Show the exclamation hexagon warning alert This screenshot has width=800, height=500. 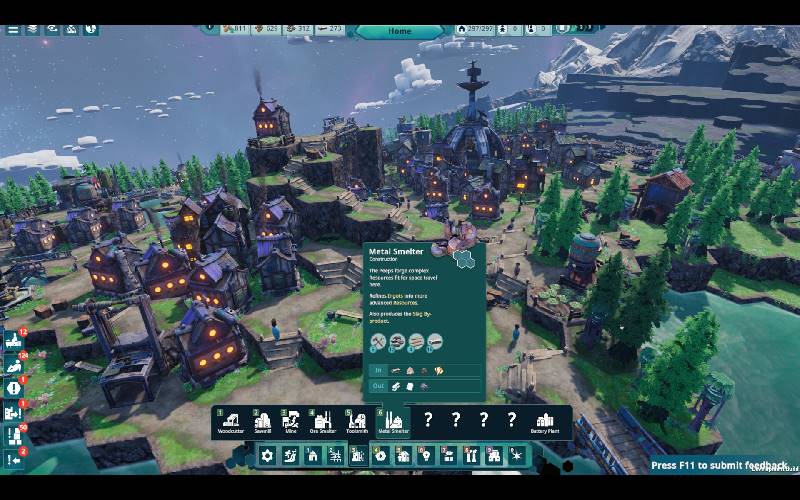pyautogui.click(x=13, y=388)
